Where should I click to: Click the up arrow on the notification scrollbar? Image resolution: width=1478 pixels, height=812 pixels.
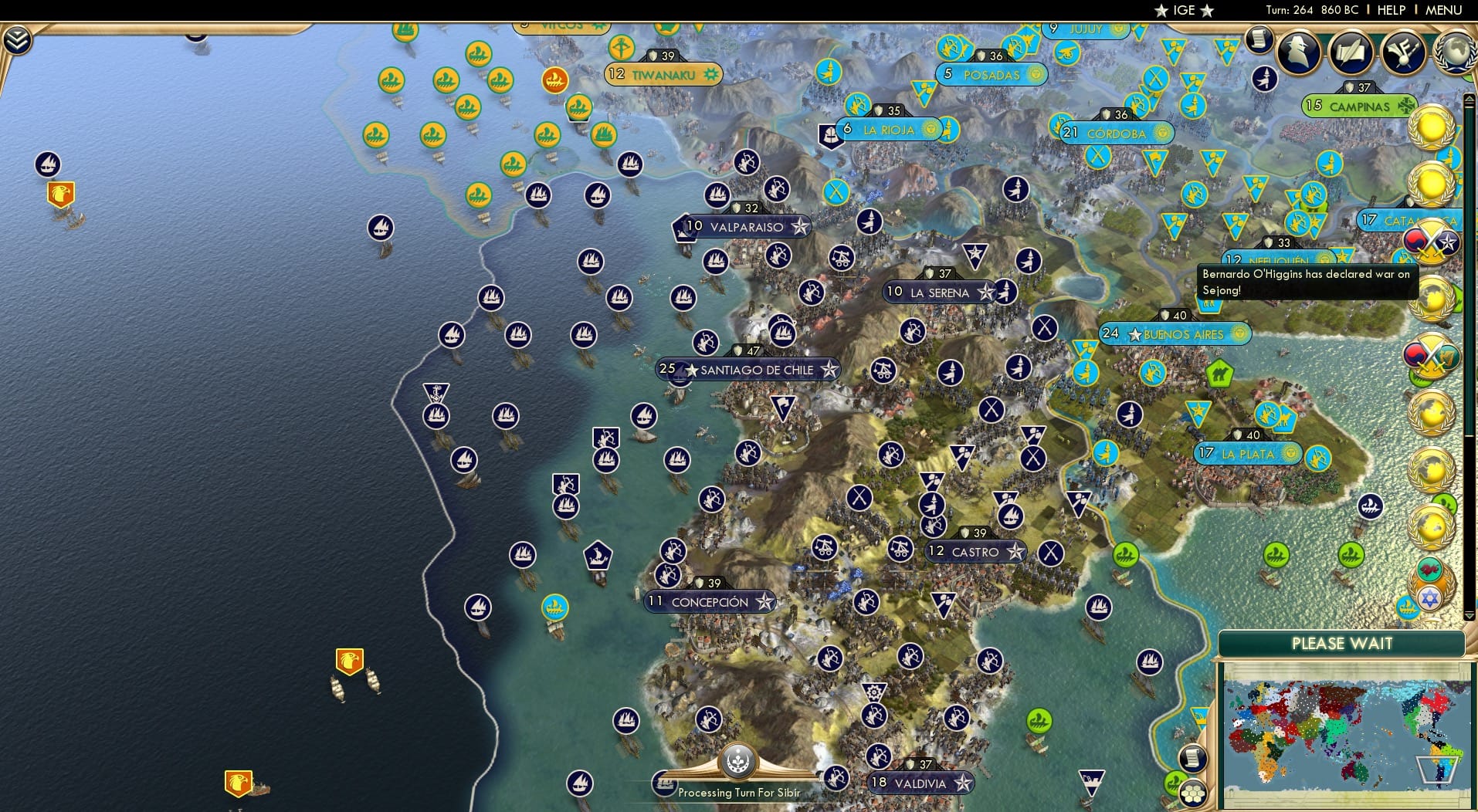1470,97
